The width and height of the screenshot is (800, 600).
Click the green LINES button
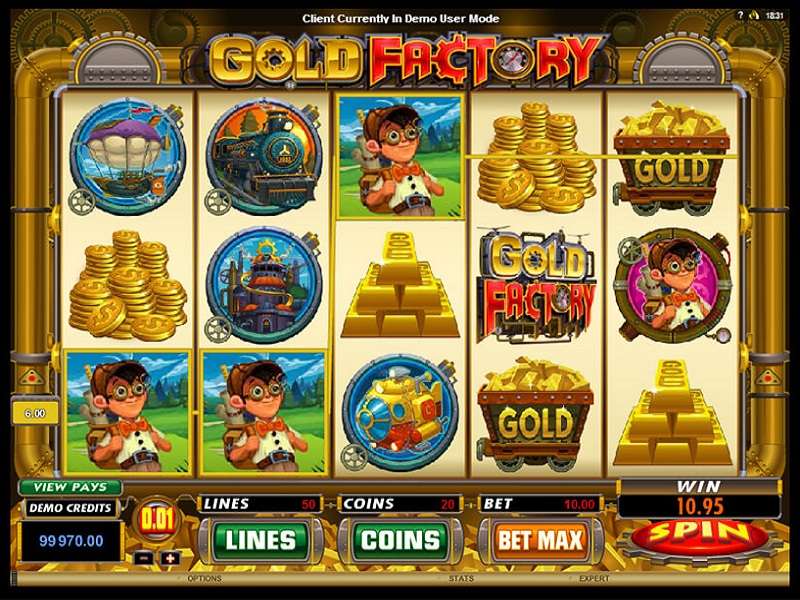[x=260, y=540]
